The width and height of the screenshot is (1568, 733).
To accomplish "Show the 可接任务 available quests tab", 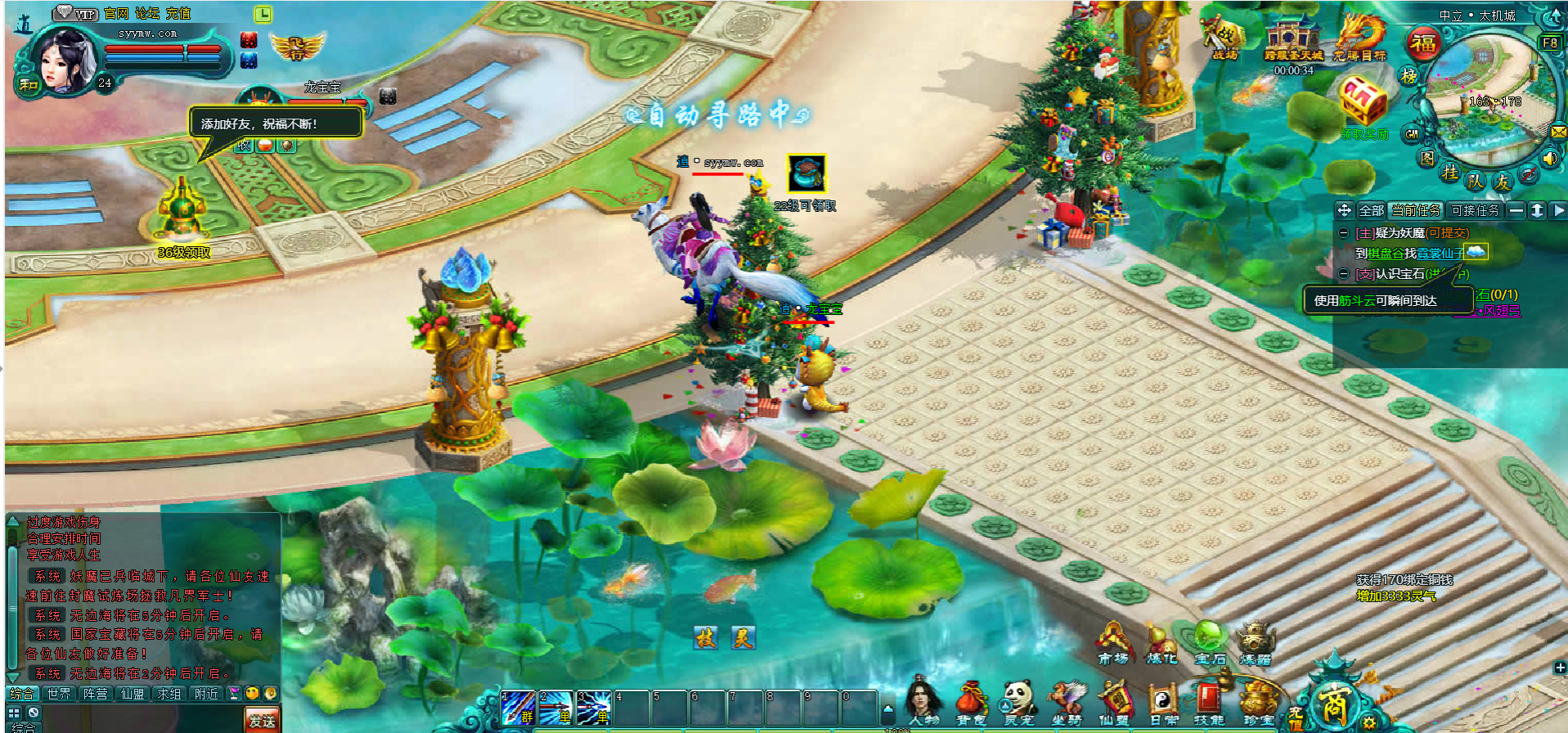I will (x=1476, y=210).
